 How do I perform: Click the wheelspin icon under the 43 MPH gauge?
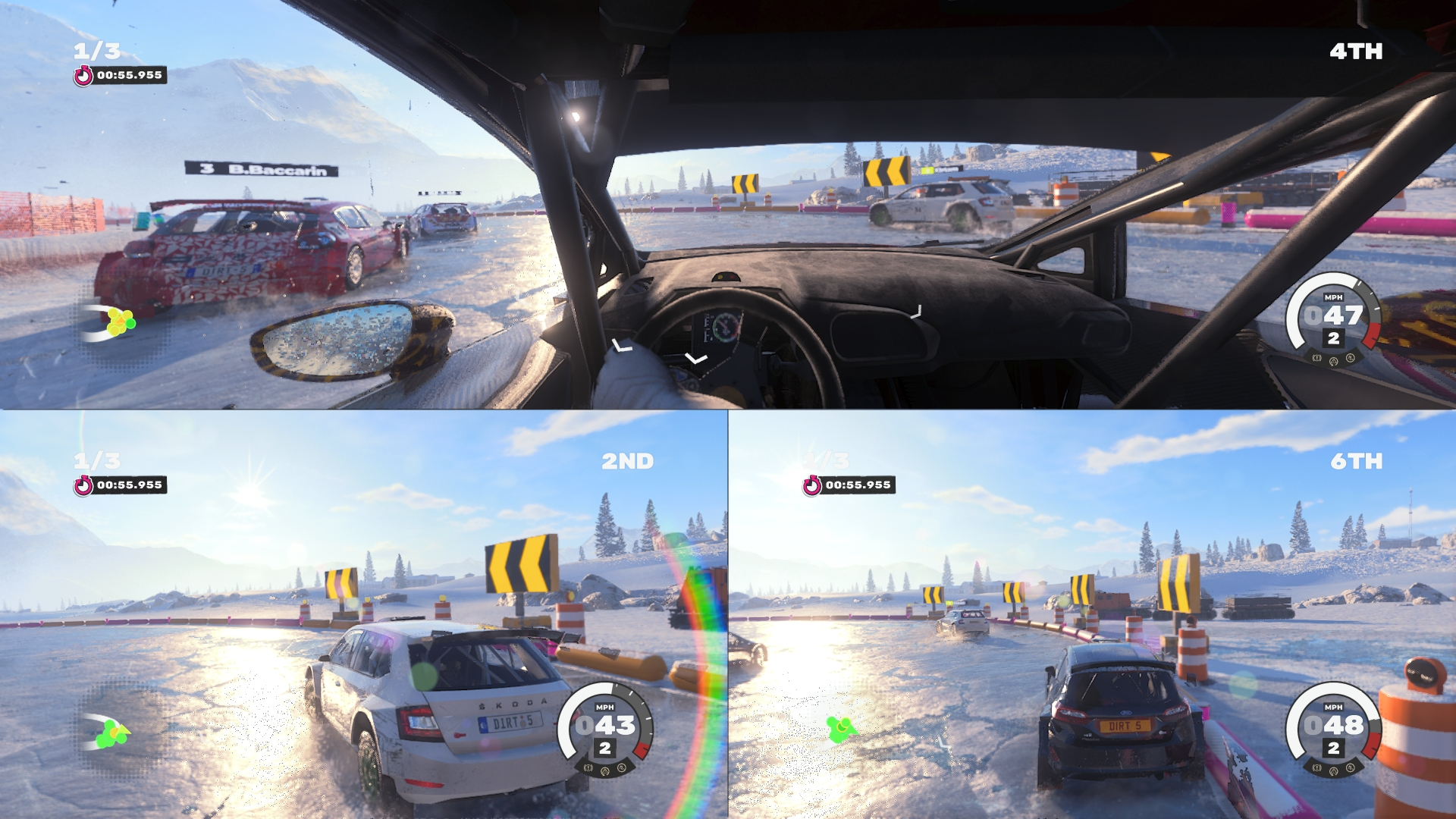point(622,769)
